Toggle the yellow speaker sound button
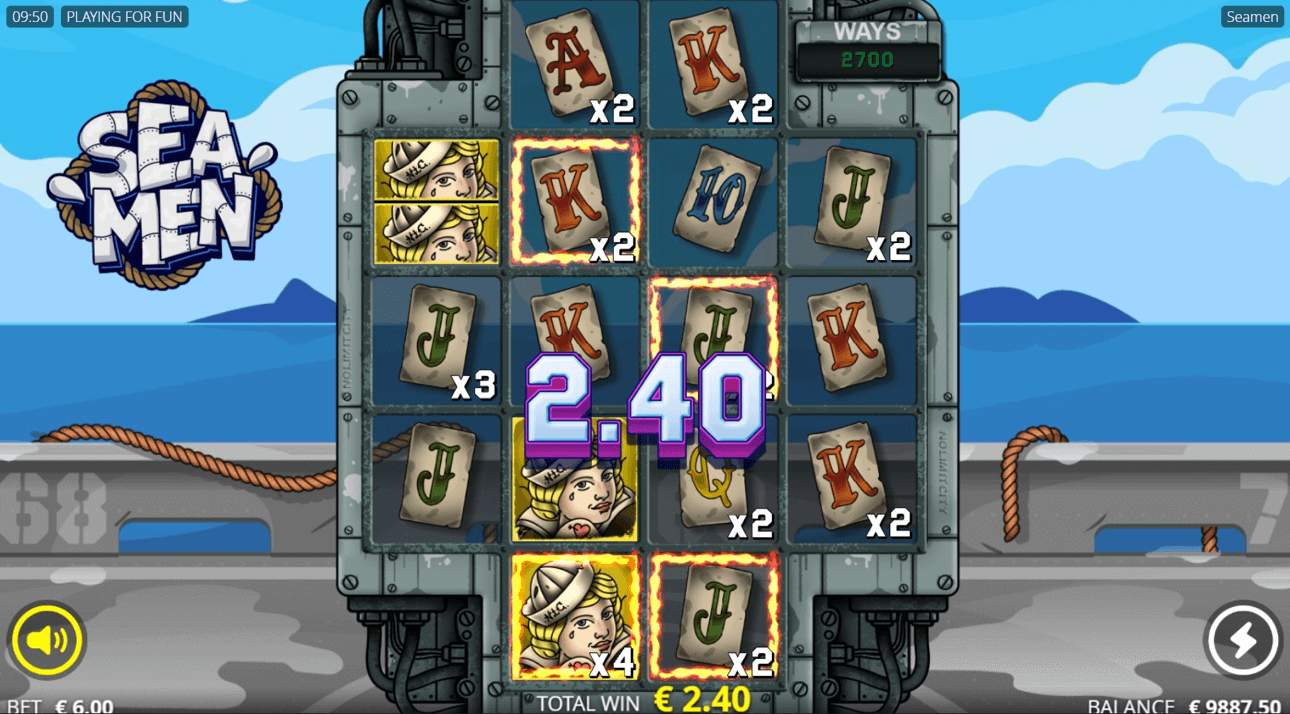This screenshot has width=1290, height=714. click(47, 640)
